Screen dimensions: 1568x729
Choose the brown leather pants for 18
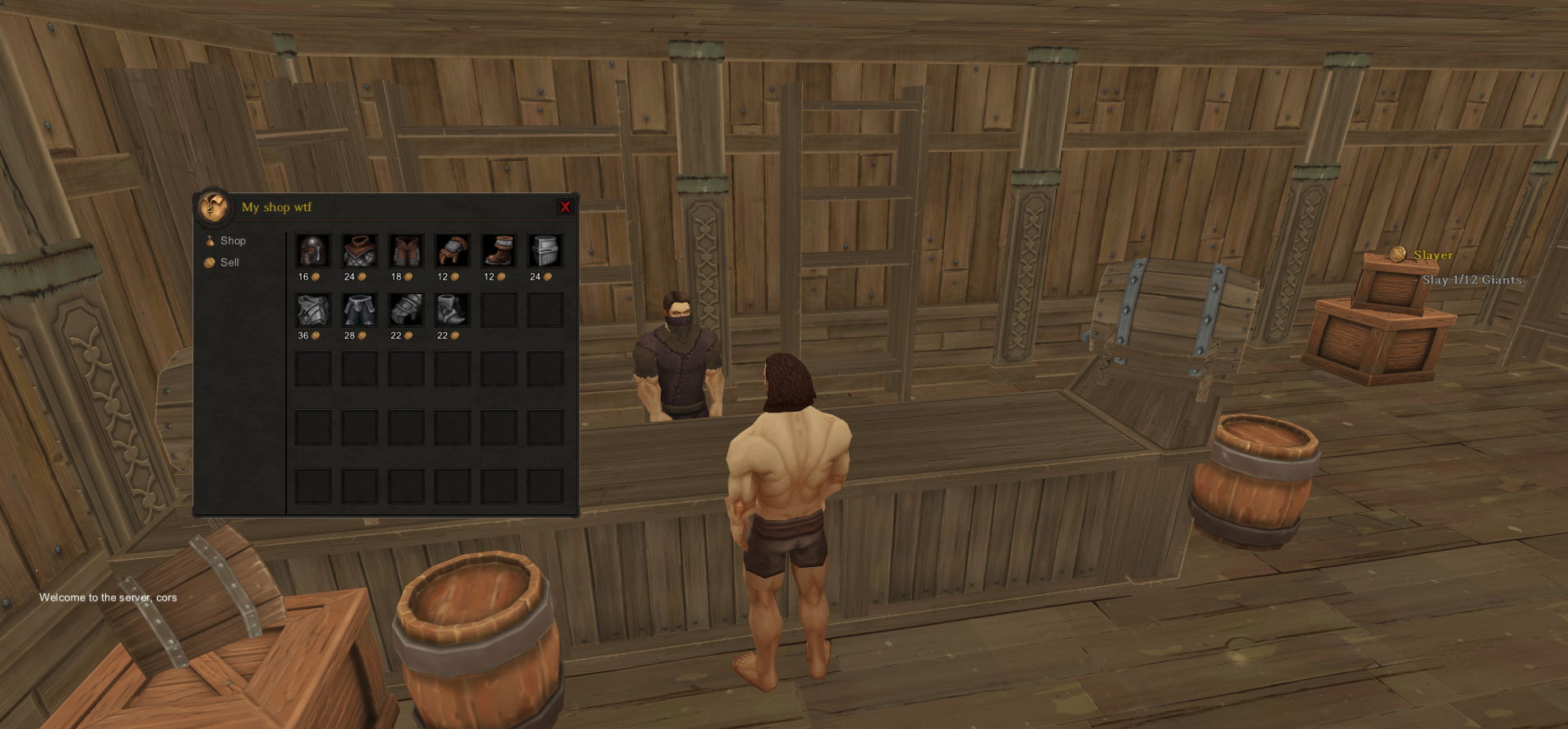point(406,251)
